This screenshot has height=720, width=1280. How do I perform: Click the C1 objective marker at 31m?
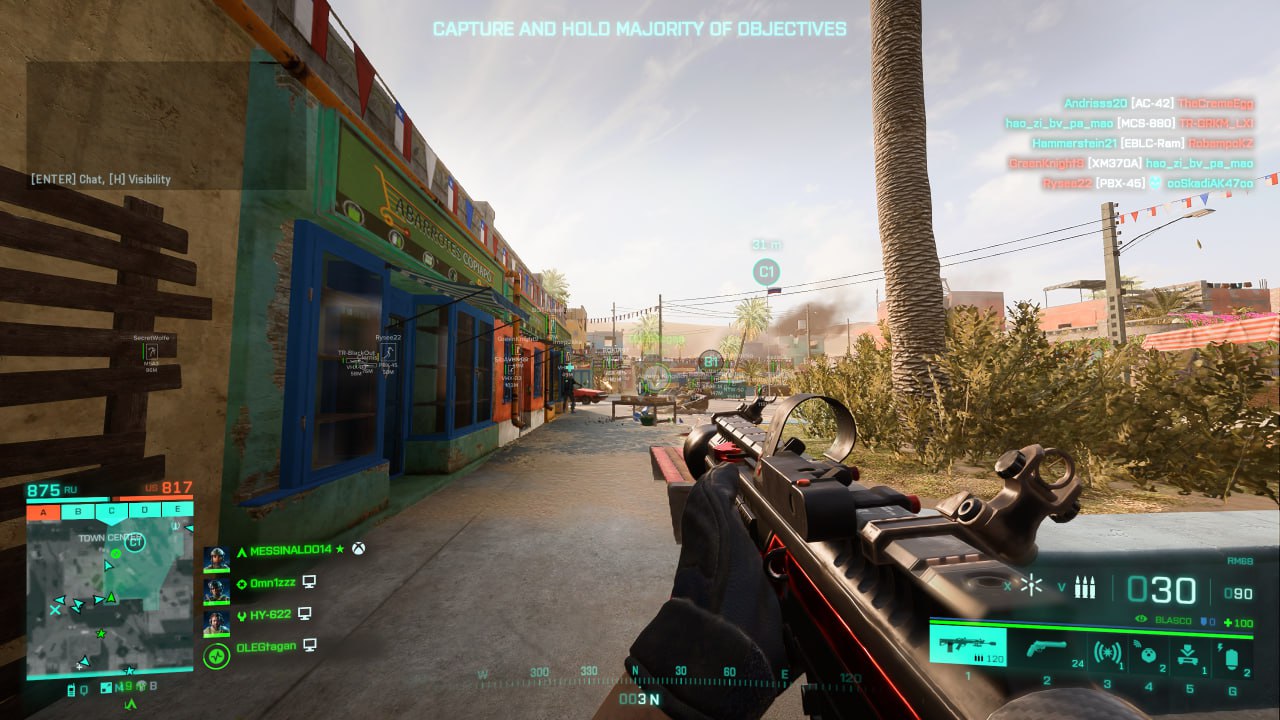coord(766,268)
